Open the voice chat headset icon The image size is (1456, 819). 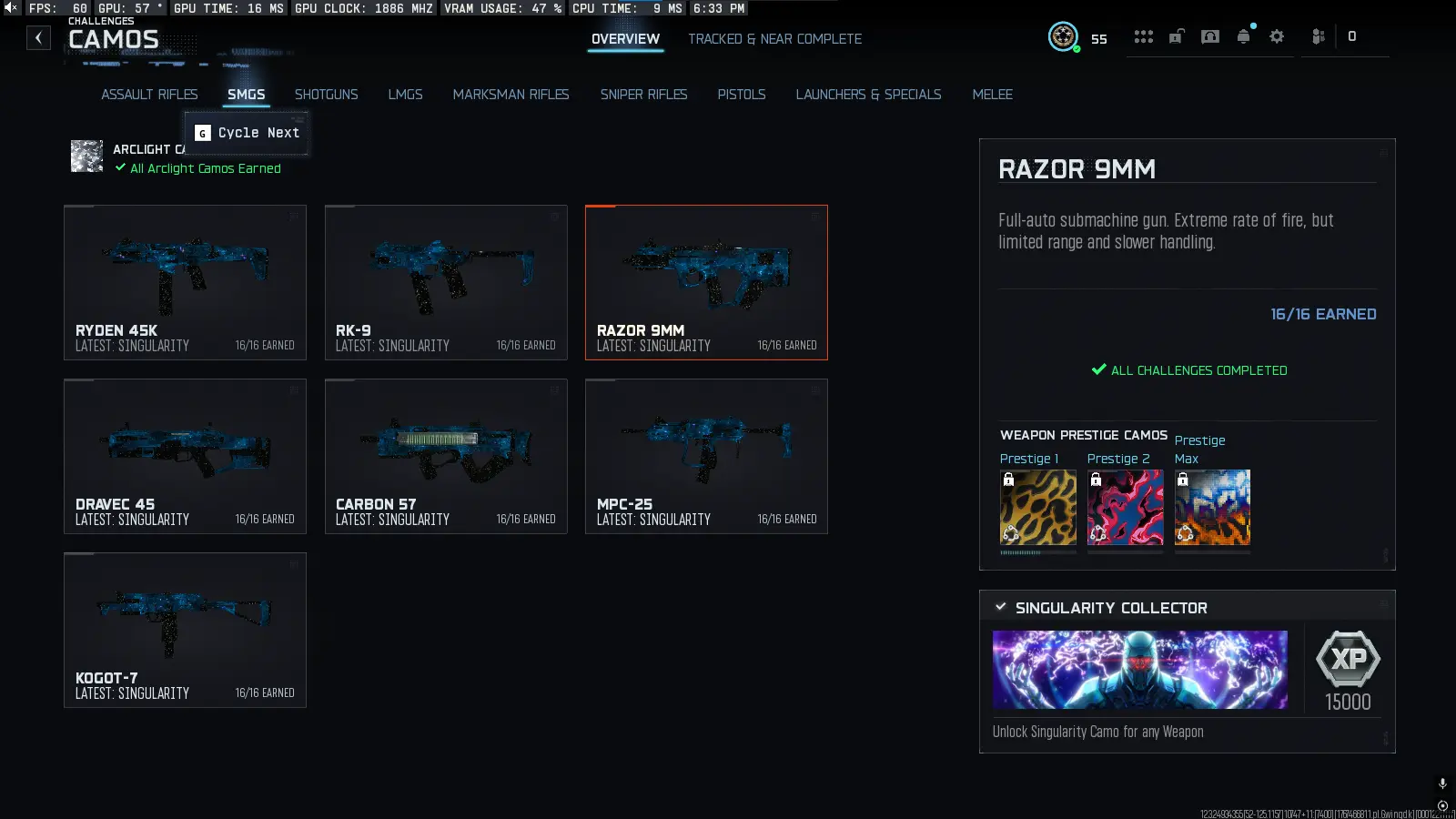point(1210,36)
